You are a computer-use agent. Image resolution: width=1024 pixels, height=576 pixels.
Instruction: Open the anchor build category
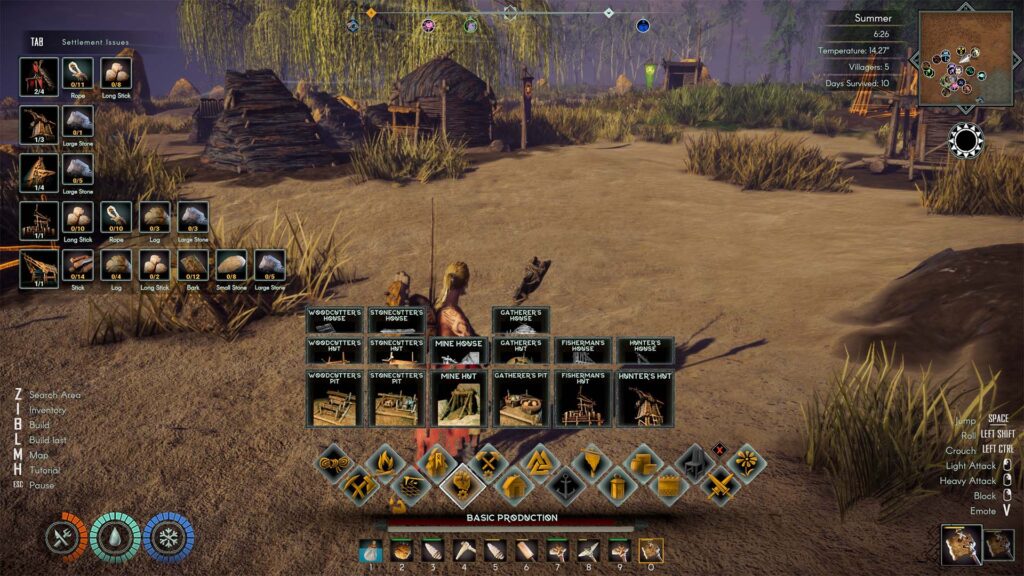[x=565, y=486]
